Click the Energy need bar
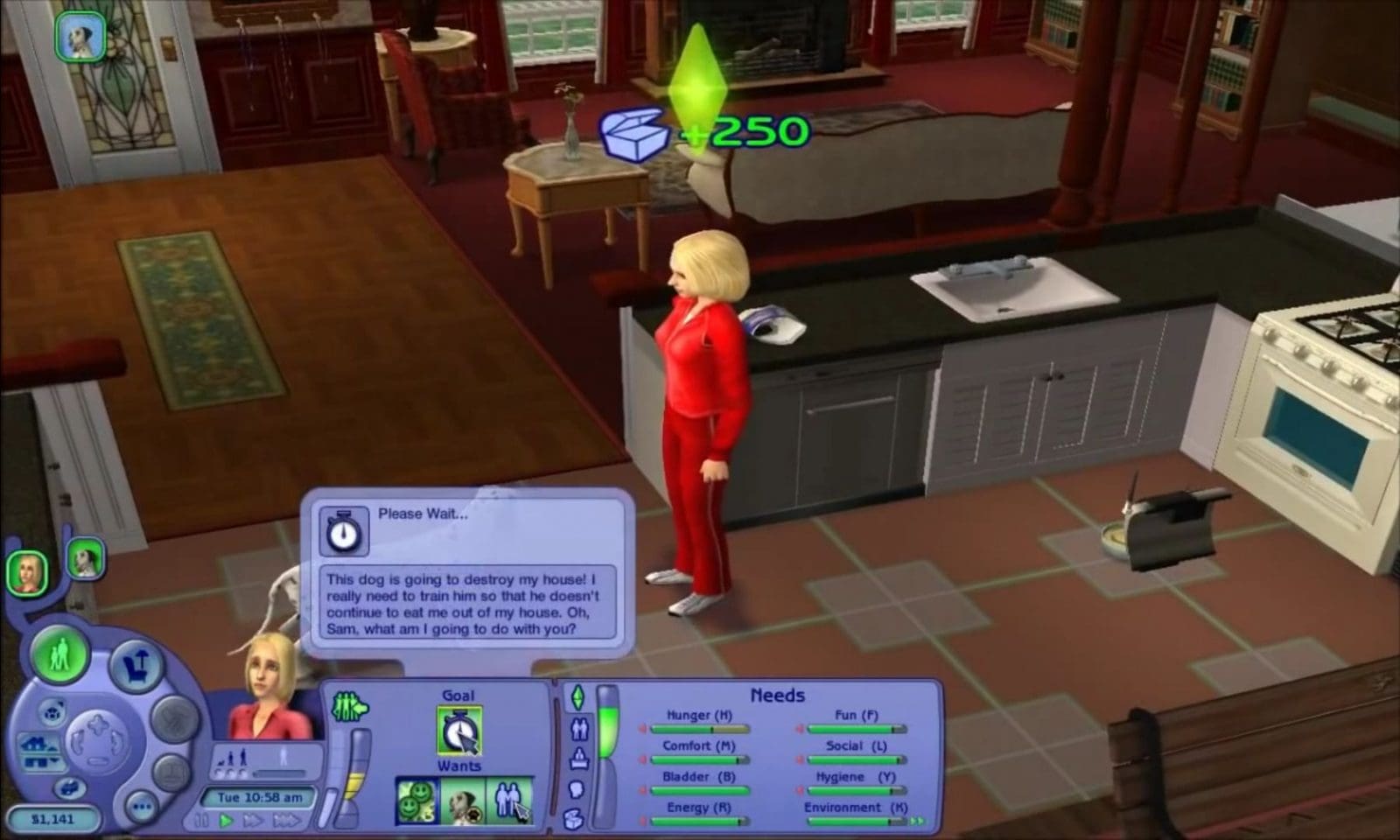 tap(700, 821)
